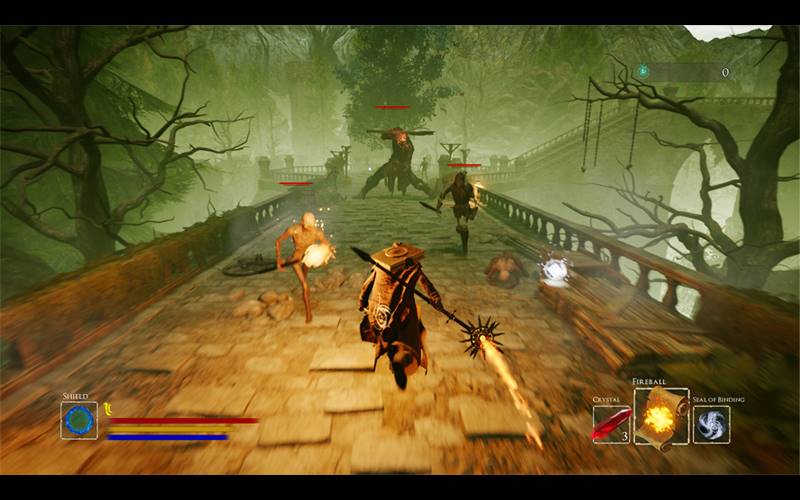Cast the Fireball scroll spell

(x=660, y=416)
